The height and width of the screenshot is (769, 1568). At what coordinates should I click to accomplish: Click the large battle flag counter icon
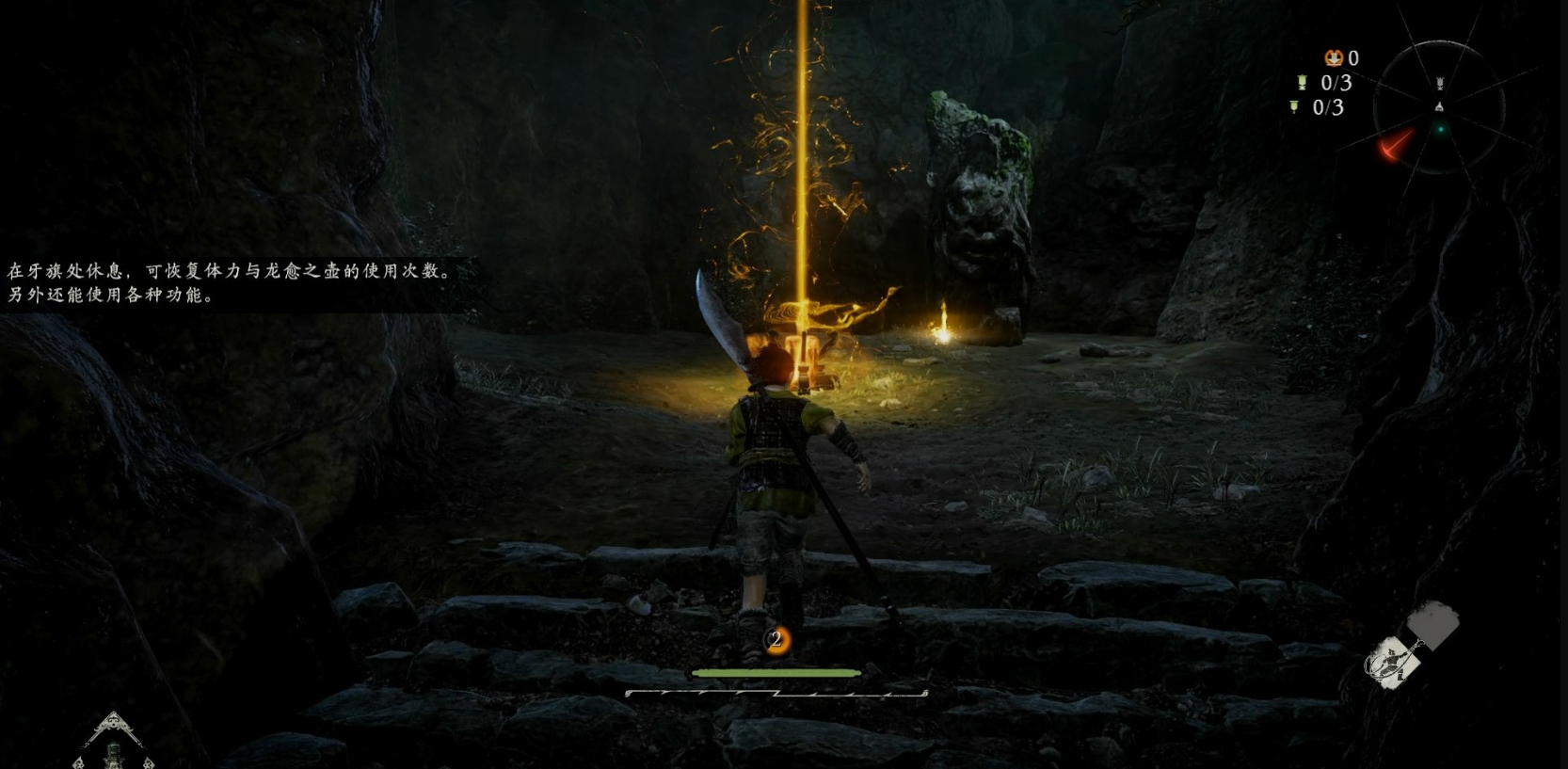tap(1303, 83)
